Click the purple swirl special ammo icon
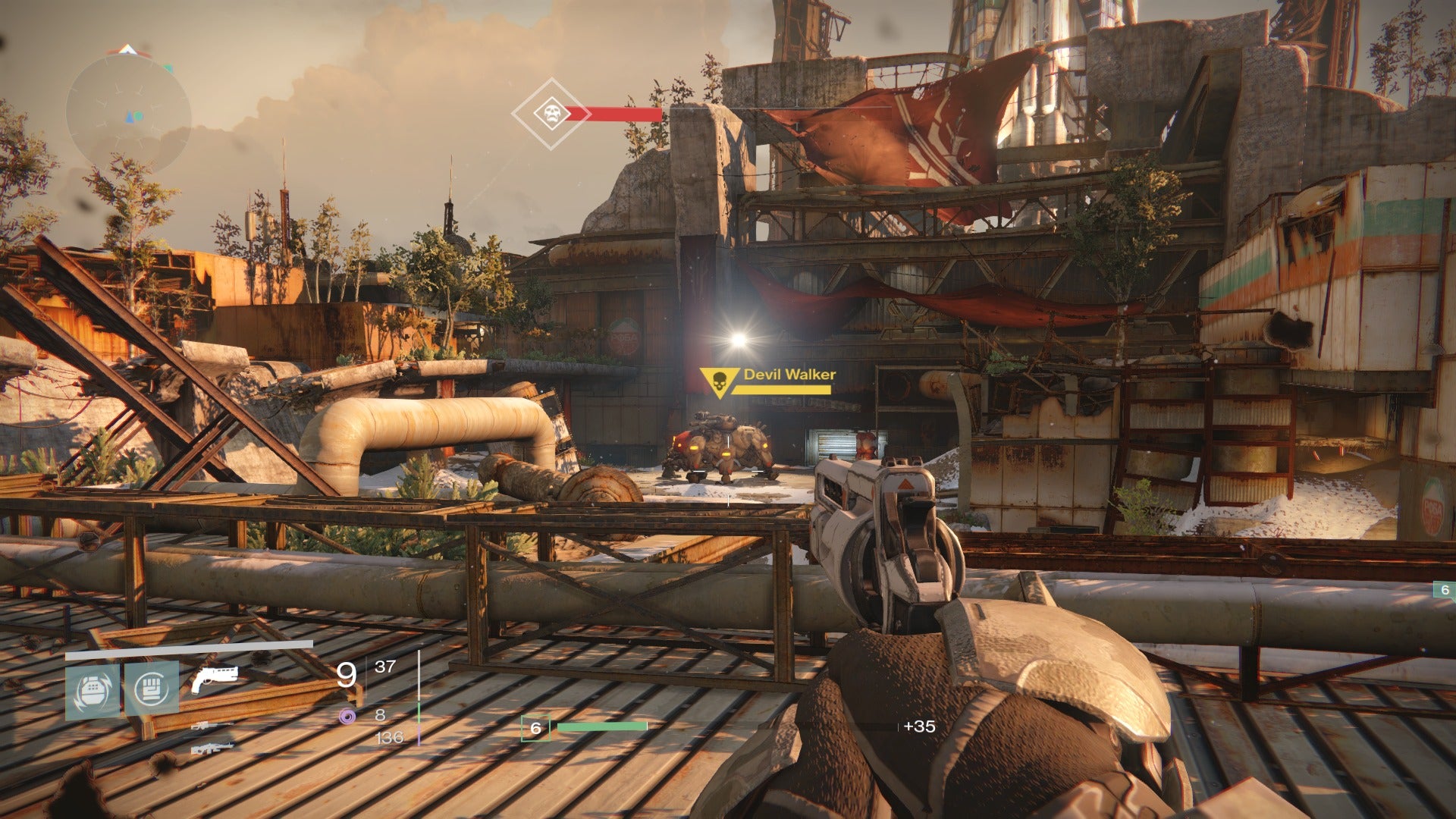Viewport: 1456px width, 819px height. pyautogui.click(x=348, y=715)
